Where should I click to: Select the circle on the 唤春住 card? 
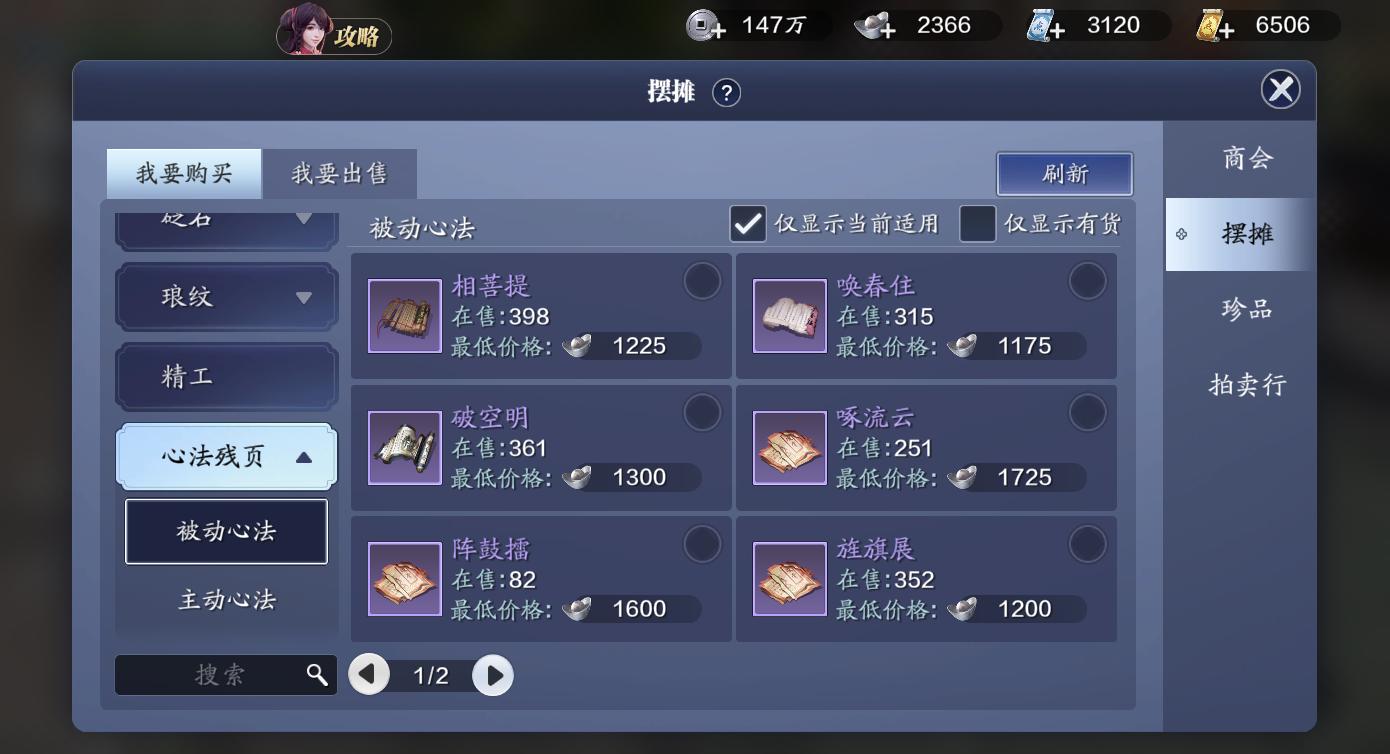click(1088, 282)
